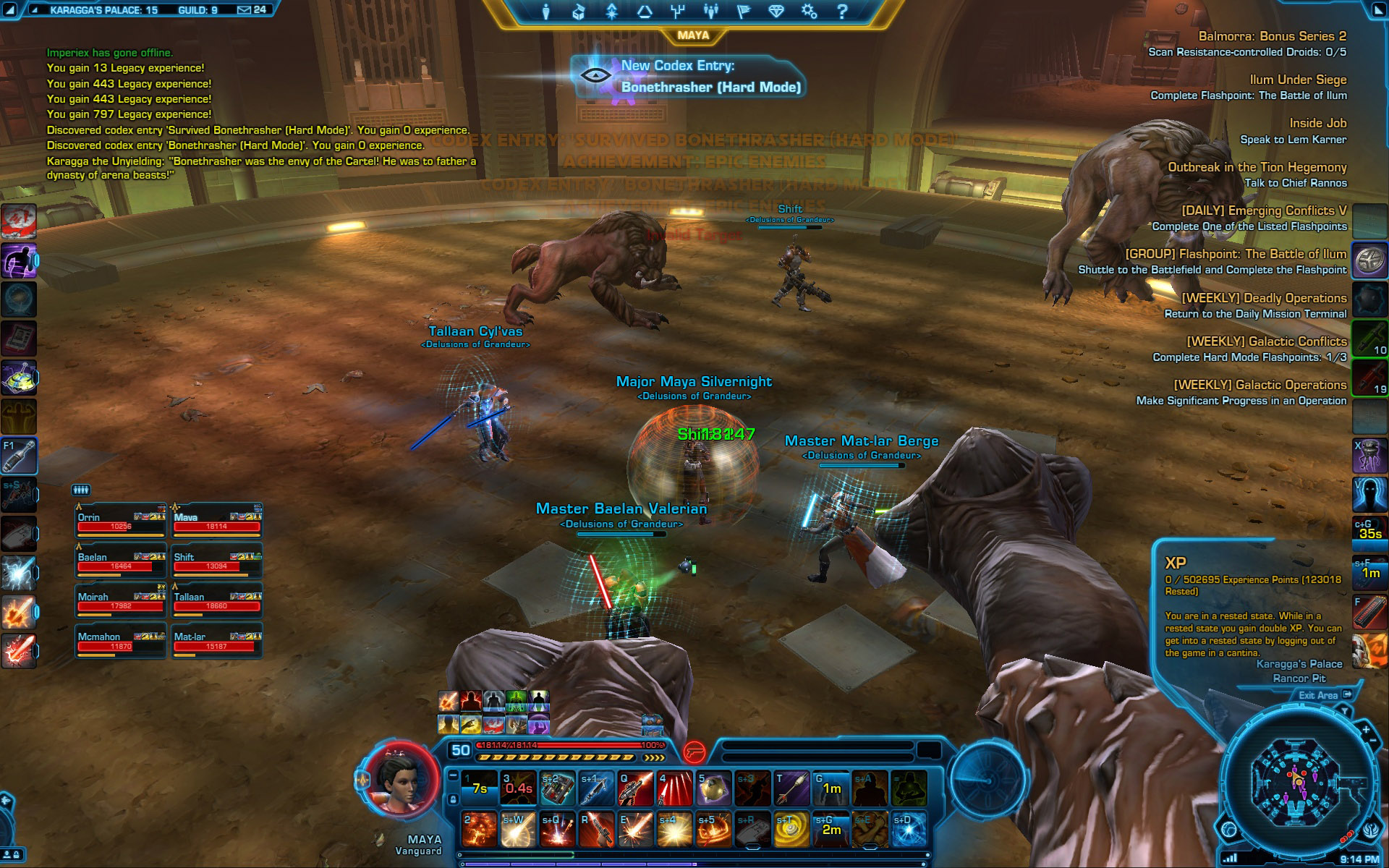The image size is (1389, 868).
Task: Open the minimap filter funnel icon
Action: pos(1346,712)
